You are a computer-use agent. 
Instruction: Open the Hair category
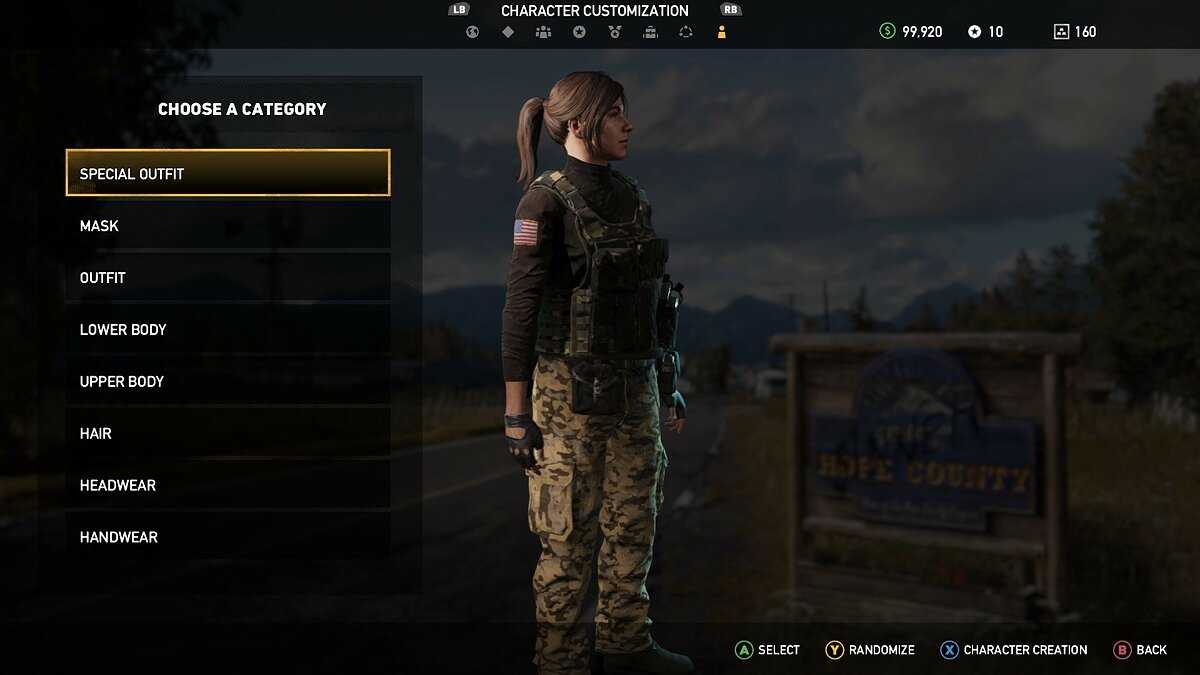coord(228,434)
